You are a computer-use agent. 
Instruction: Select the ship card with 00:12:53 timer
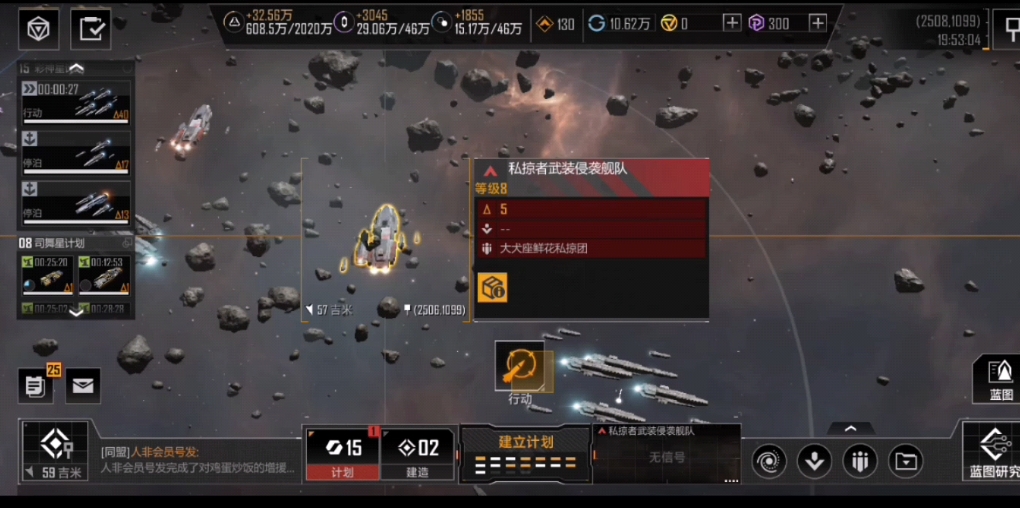click(104, 273)
